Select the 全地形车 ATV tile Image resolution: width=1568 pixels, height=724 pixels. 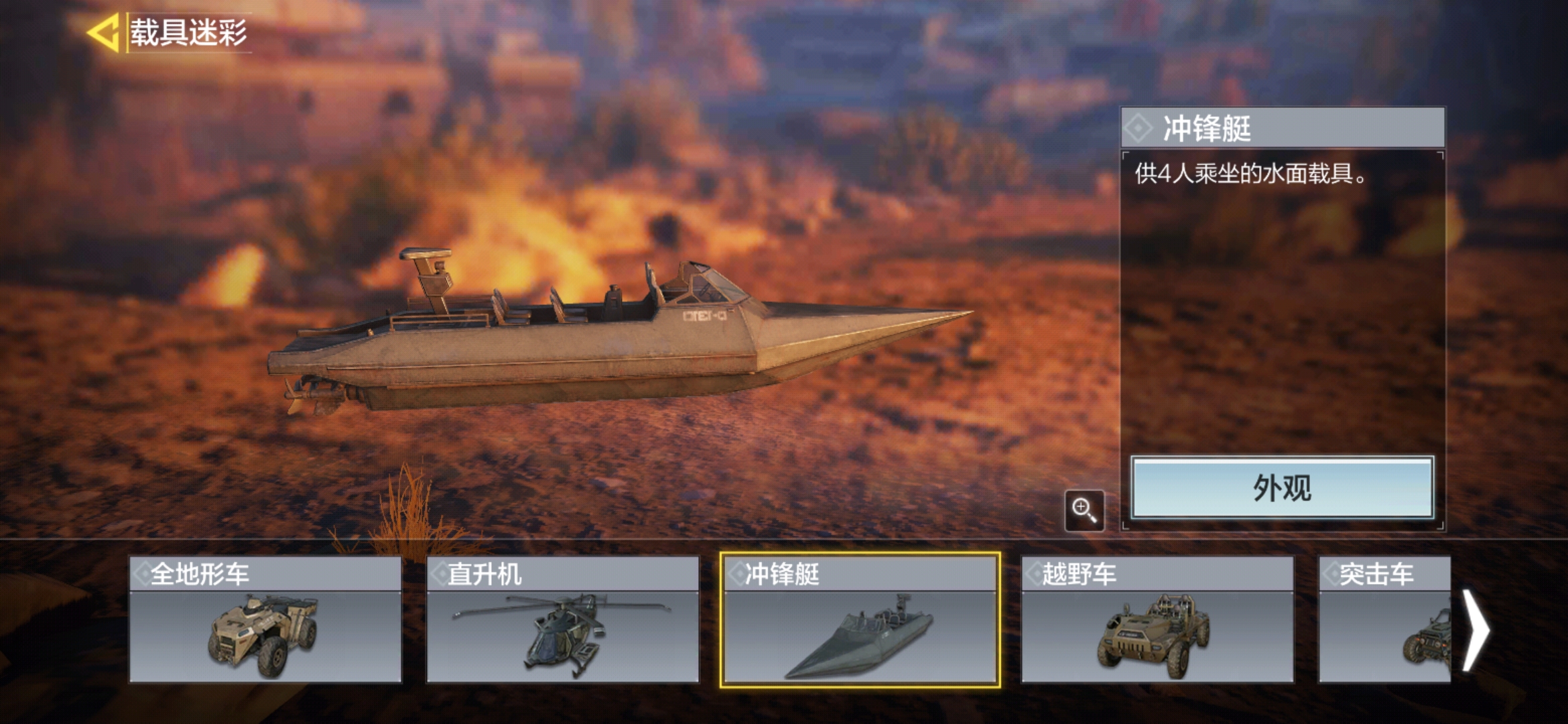pyautogui.click(x=265, y=619)
